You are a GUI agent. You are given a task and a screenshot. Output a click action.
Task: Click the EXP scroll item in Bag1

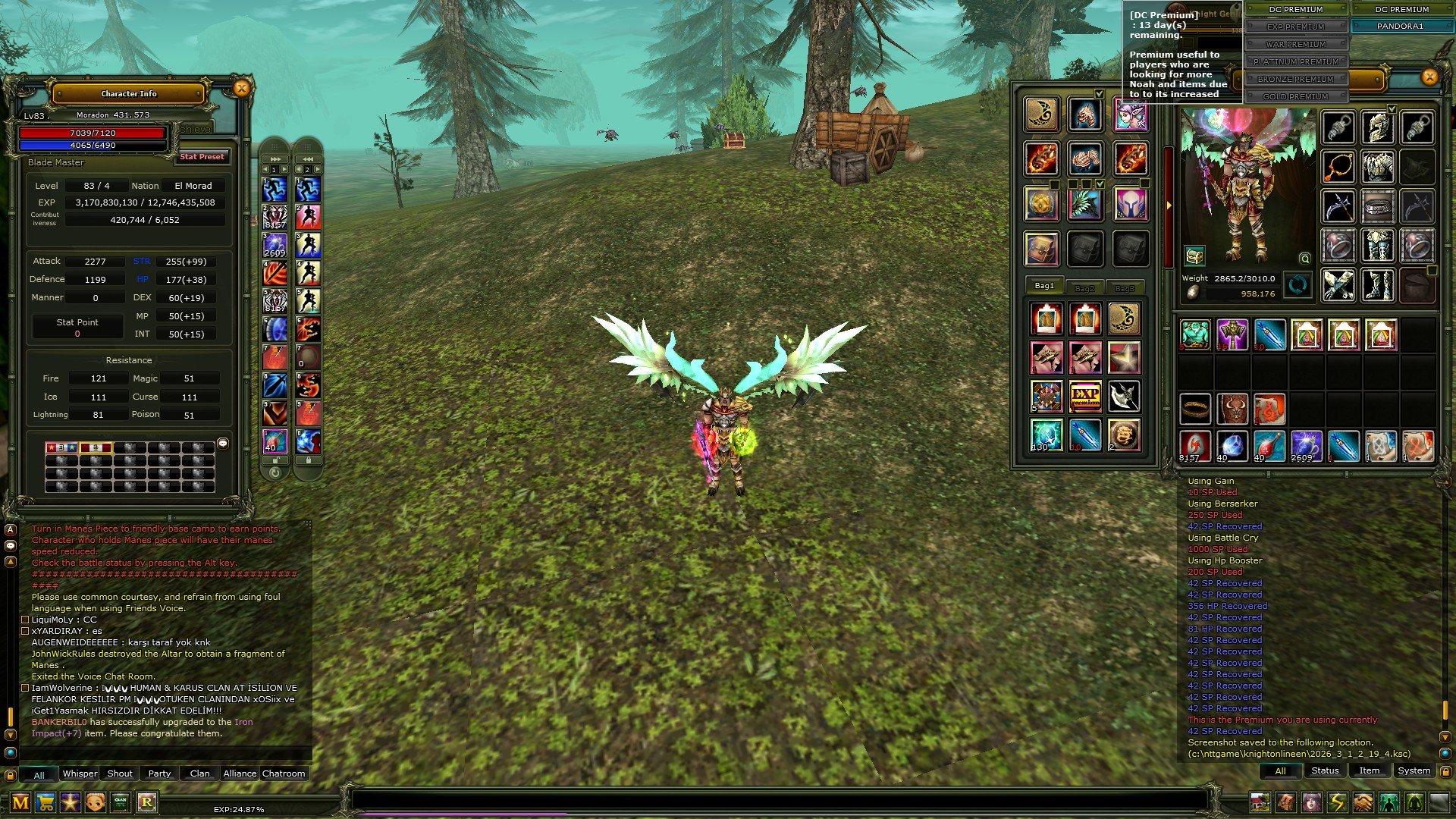(1086, 395)
